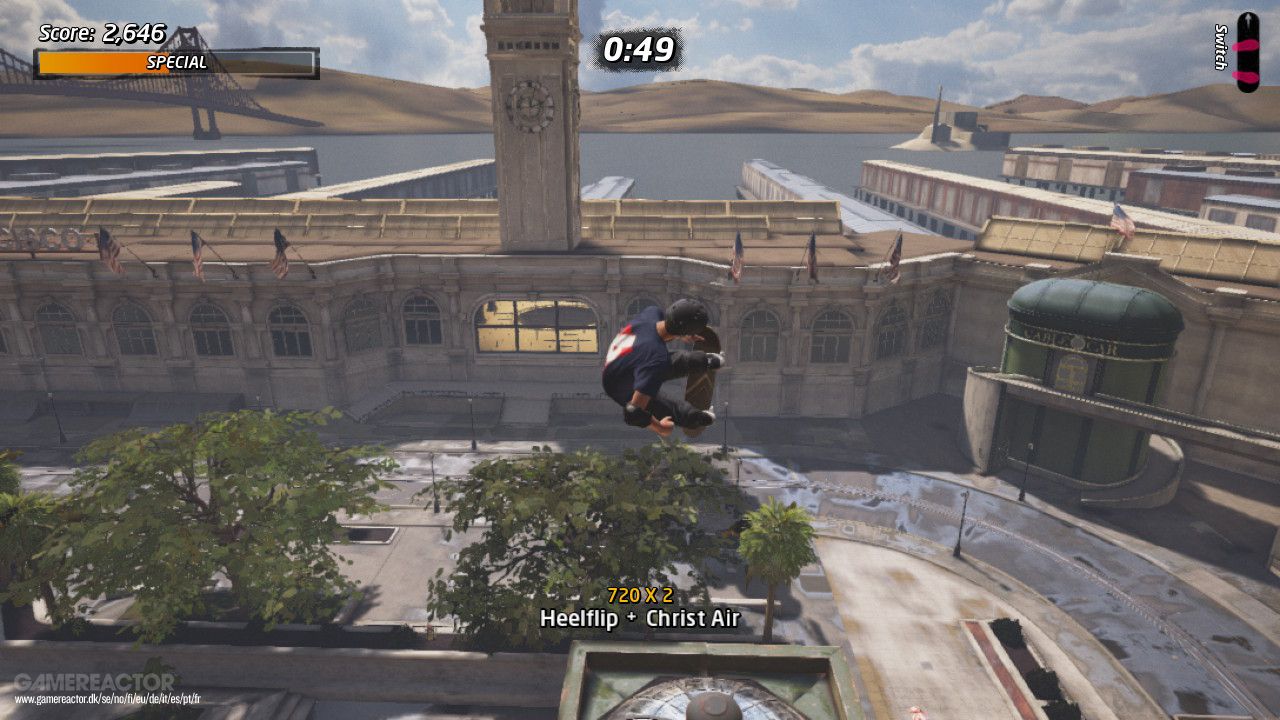This screenshot has width=1280, height=720.
Task: Click the SPECIAL meter bar
Action: click(x=175, y=63)
